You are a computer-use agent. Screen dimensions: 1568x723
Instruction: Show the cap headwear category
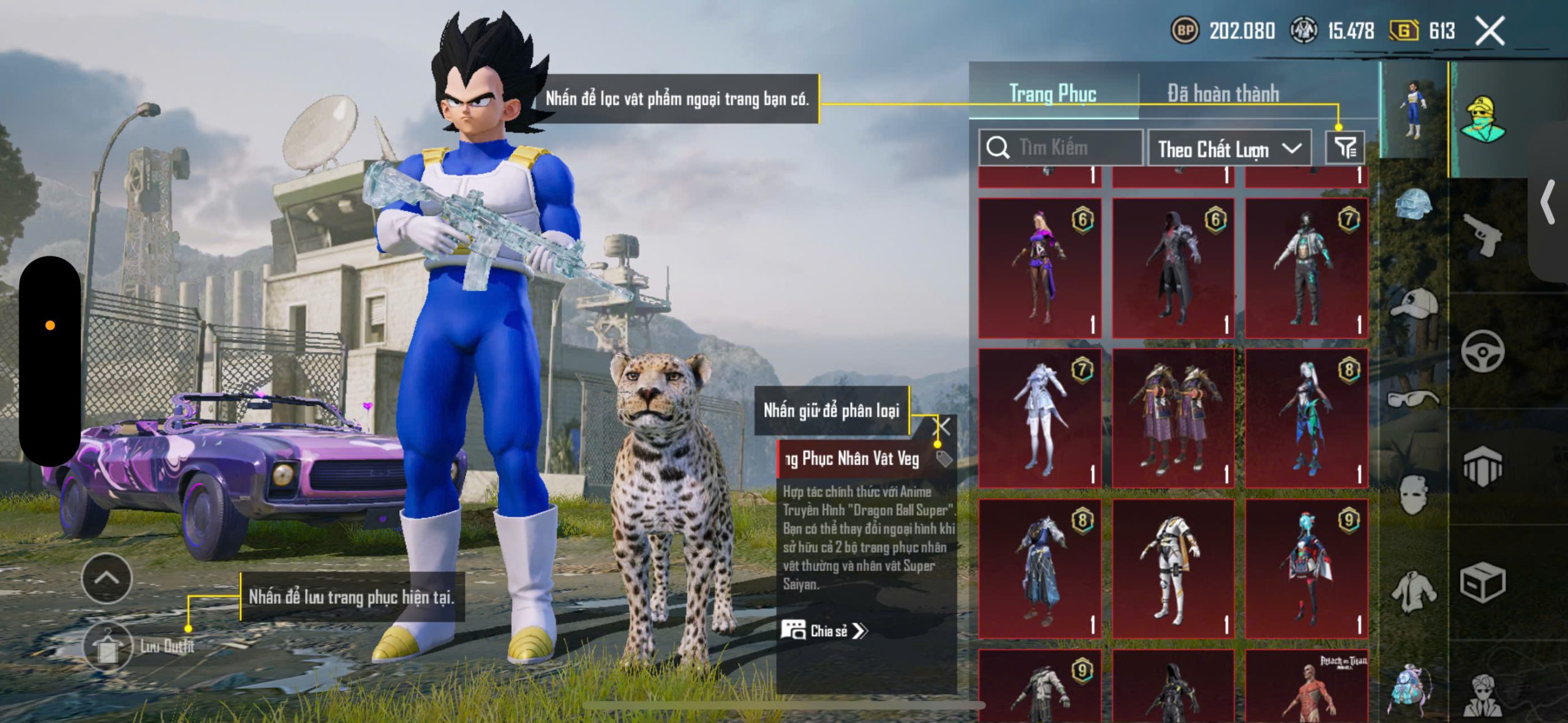tap(1414, 303)
